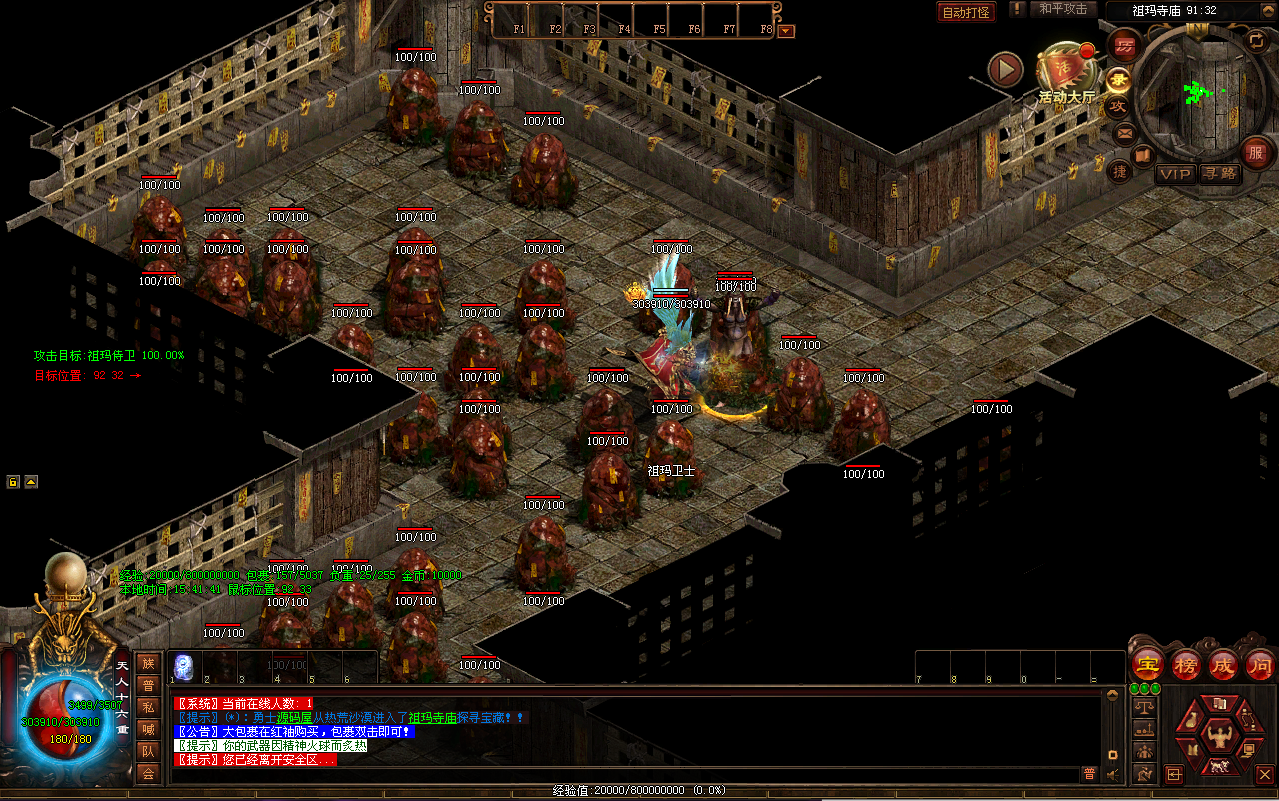The image size is (1279, 801).
Task: Switch the 和平攻击 attack mode
Action: [1062, 9]
